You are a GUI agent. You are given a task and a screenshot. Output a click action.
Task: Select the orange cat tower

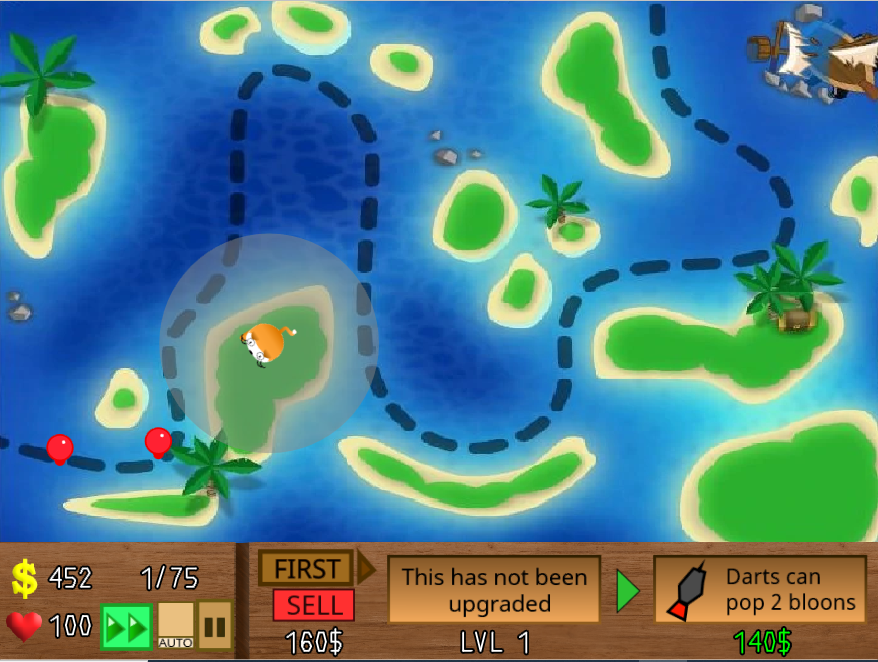[x=268, y=343]
